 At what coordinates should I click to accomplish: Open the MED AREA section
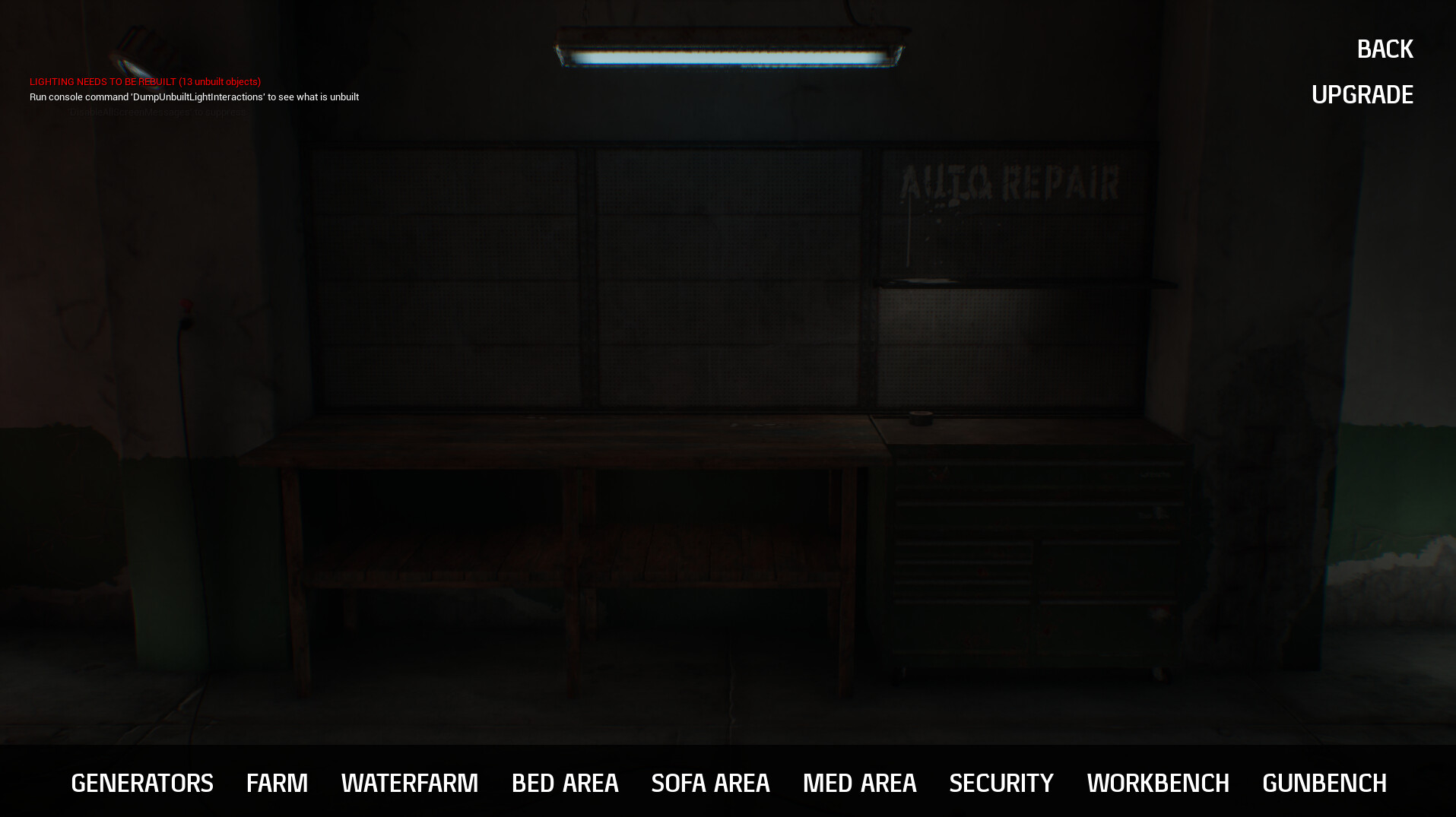tap(860, 783)
